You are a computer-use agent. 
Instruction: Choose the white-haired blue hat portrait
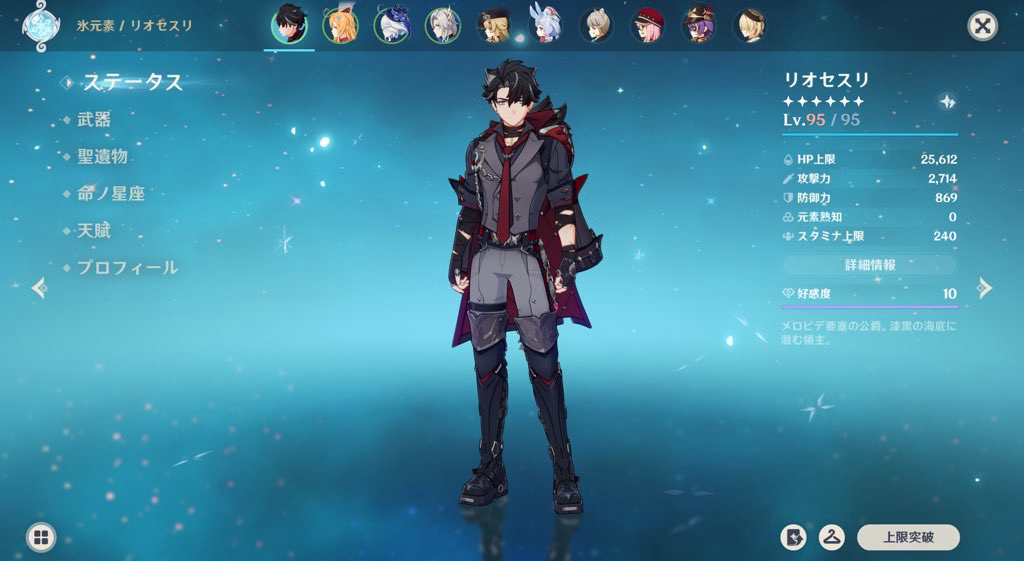[391, 26]
